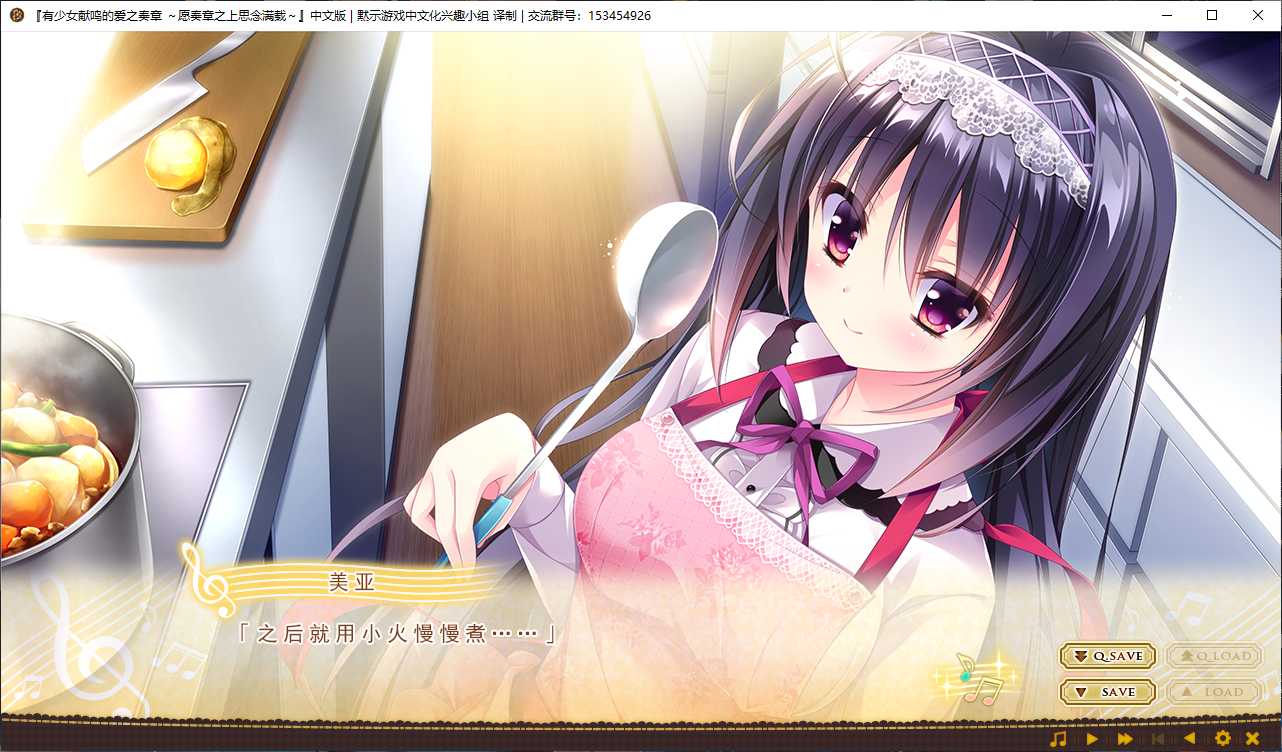
Task: Click the down-arrow glyph on the Q.SAVE button
Action: tap(1083, 656)
